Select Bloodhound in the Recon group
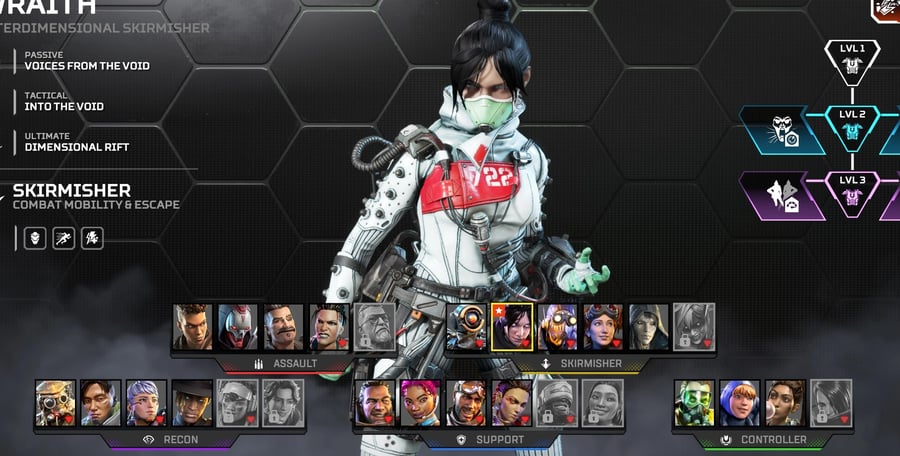The image size is (900, 456). click(x=55, y=403)
